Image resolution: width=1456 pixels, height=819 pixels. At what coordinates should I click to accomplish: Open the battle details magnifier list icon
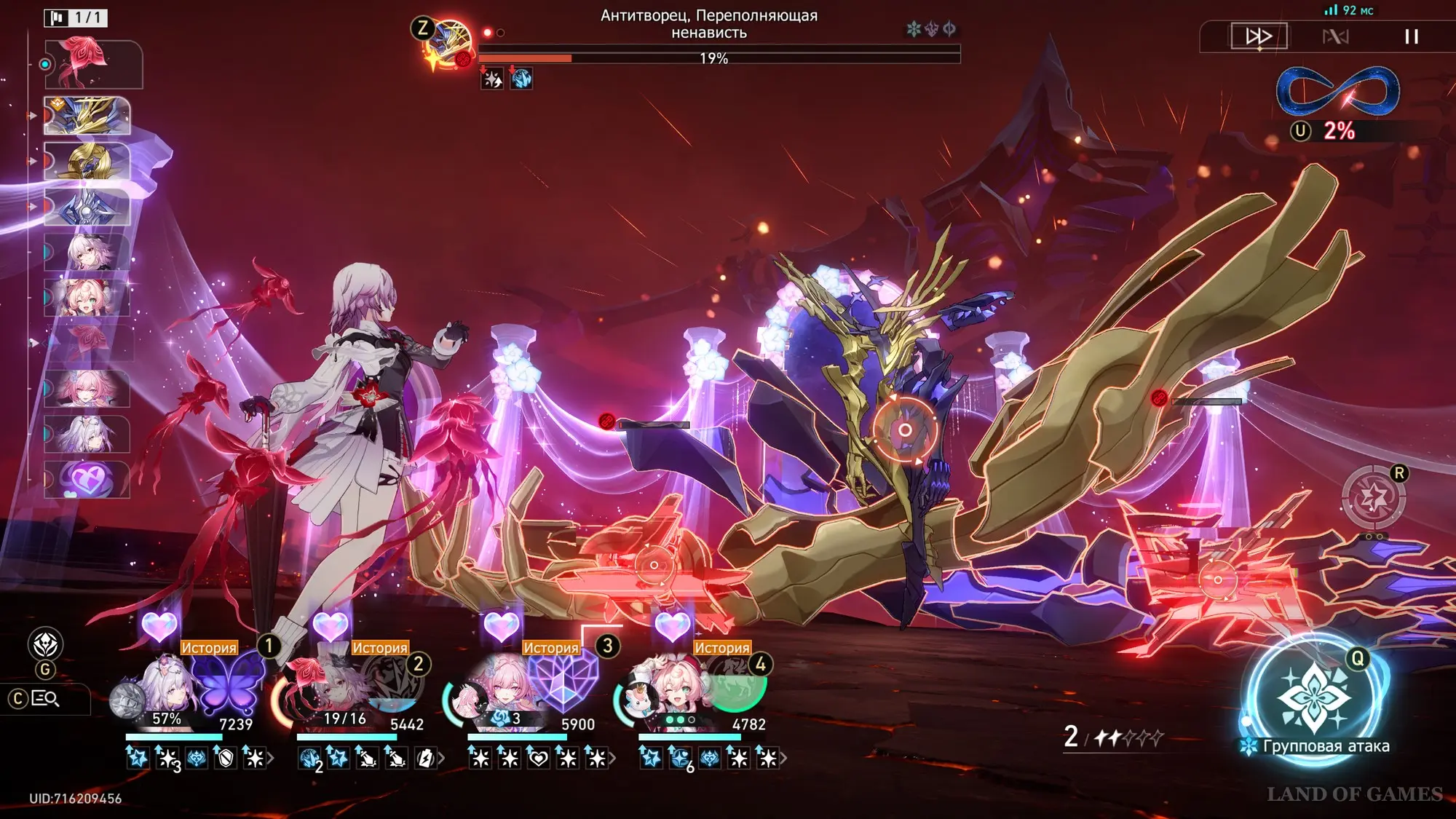tap(45, 699)
